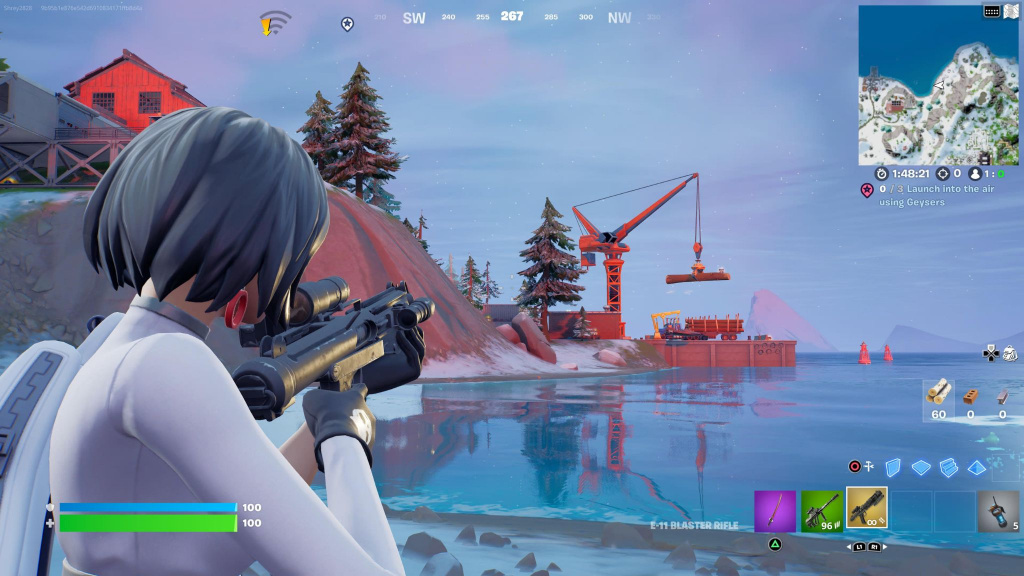Open the Launch into the air using Geysers quest
Viewport: 1024px width, 576px height.
pyautogui.click(x=912, y=196)
